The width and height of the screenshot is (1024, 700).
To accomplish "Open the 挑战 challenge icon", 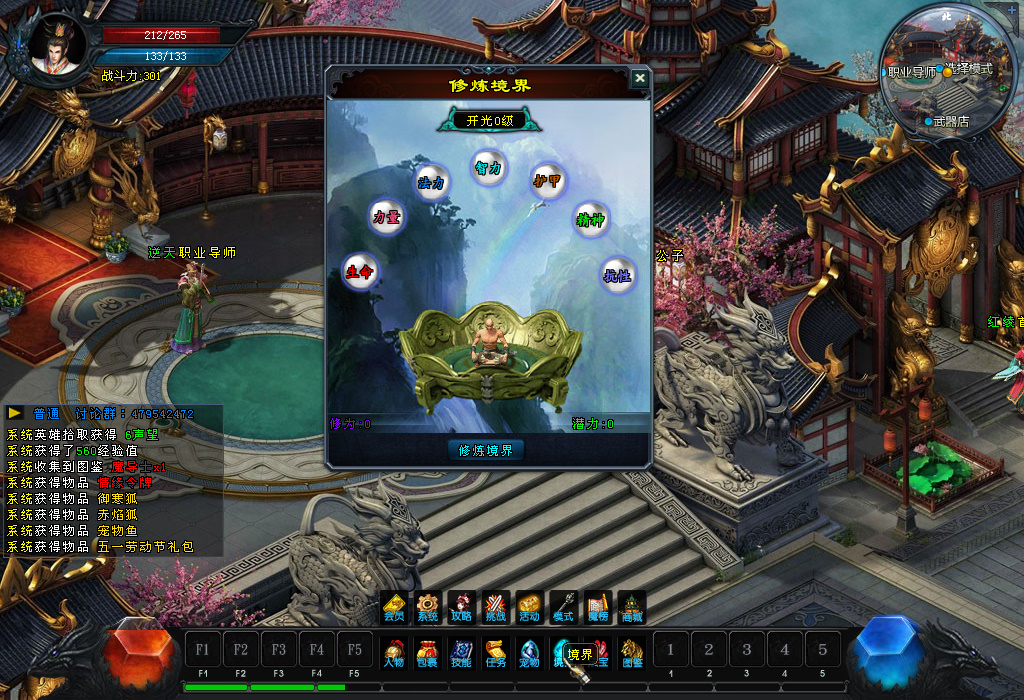I will [495, 608].
